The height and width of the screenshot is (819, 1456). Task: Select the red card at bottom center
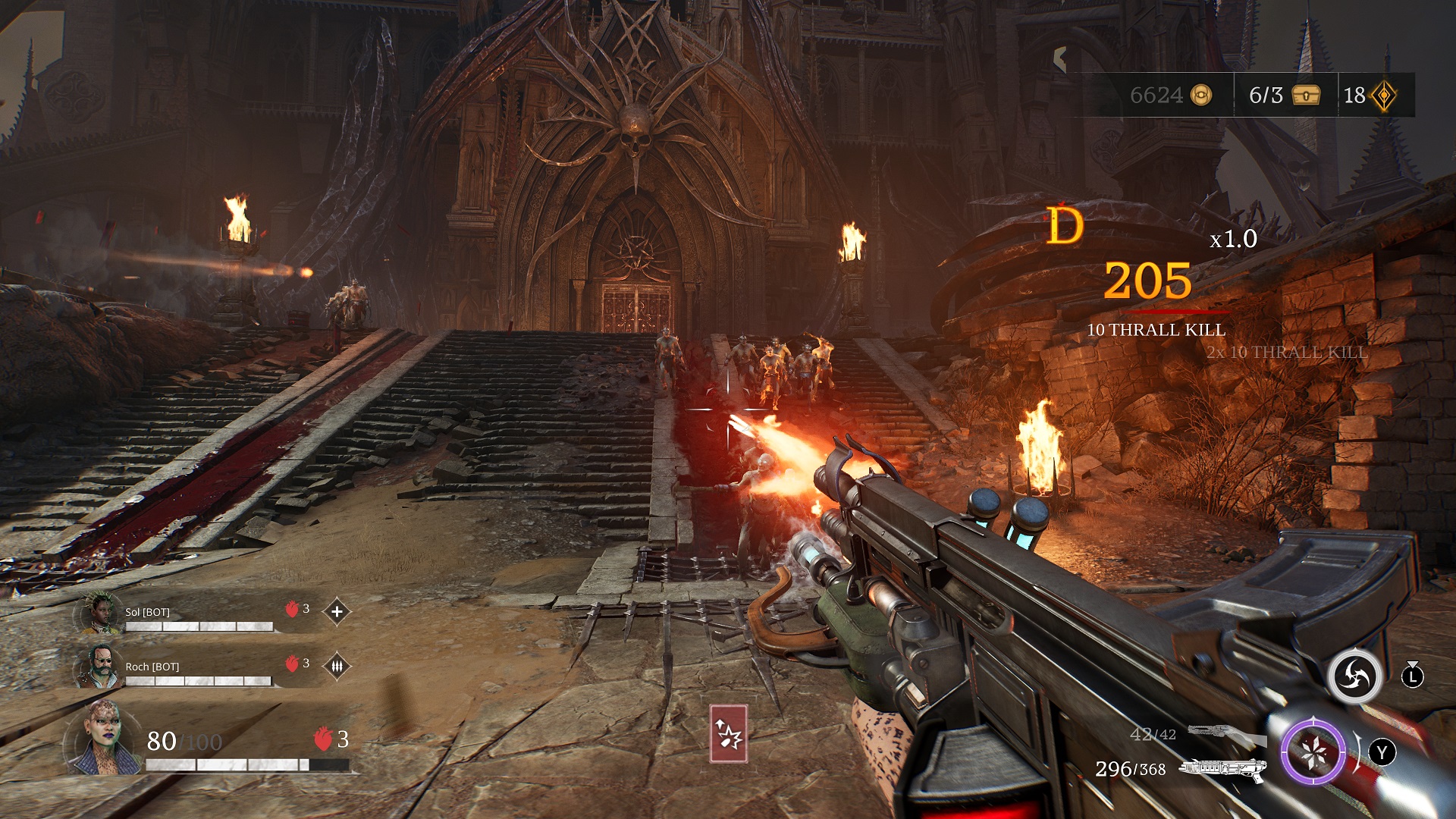point(728,733)
